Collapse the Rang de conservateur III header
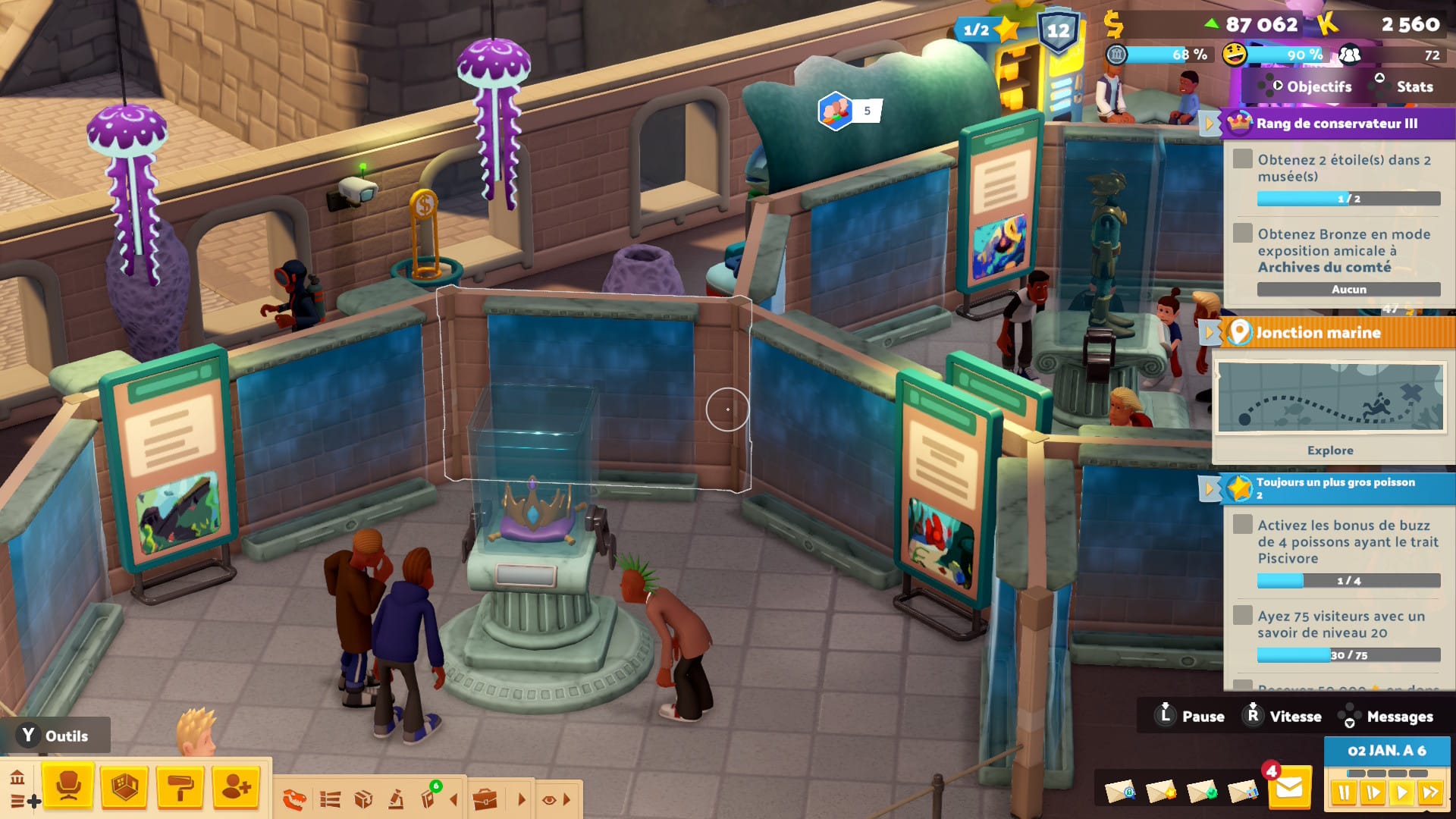The image size is (1456, 819). pyautogui.click(x=1208, y=124)
